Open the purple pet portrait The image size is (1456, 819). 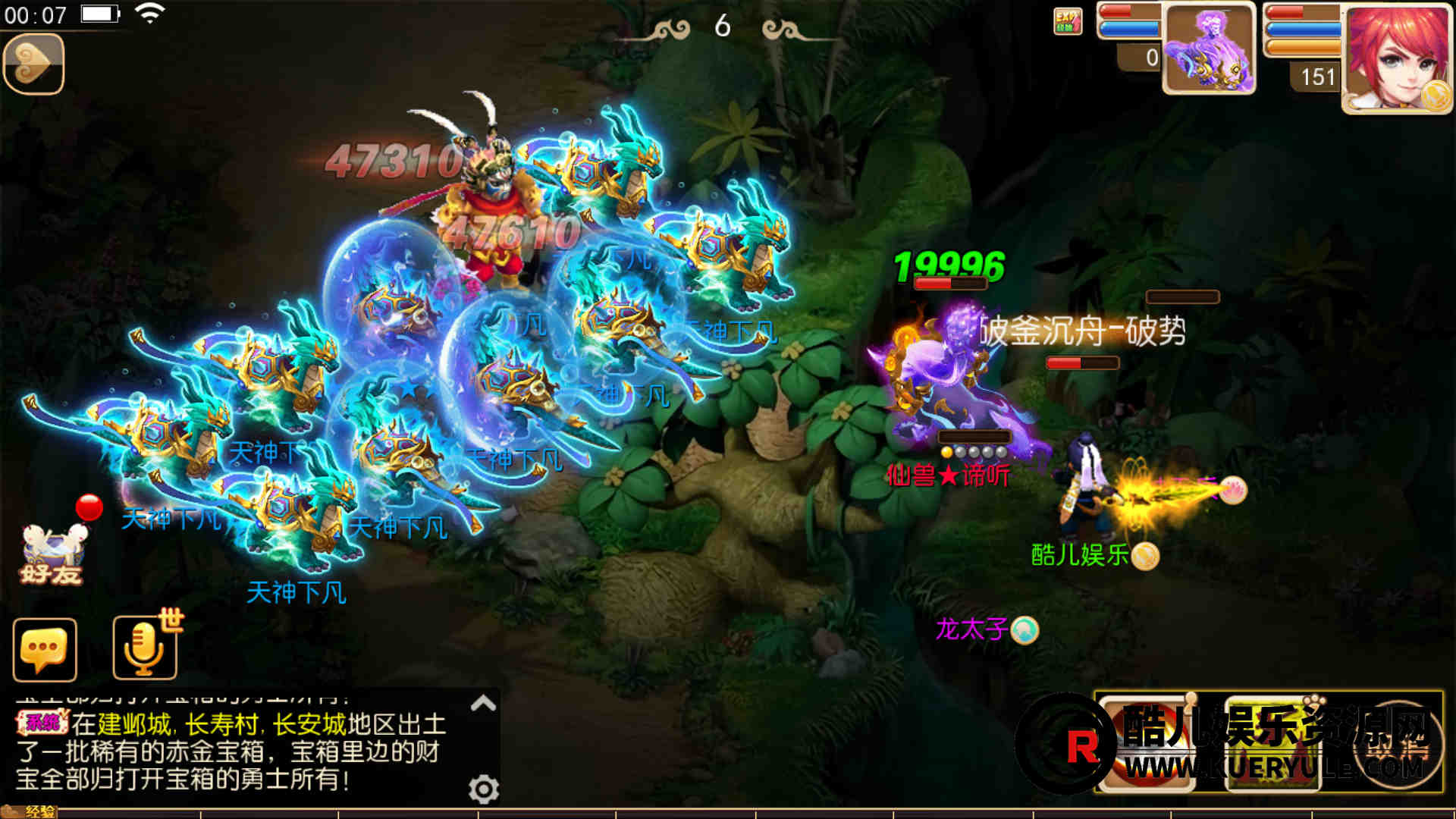1209,49
